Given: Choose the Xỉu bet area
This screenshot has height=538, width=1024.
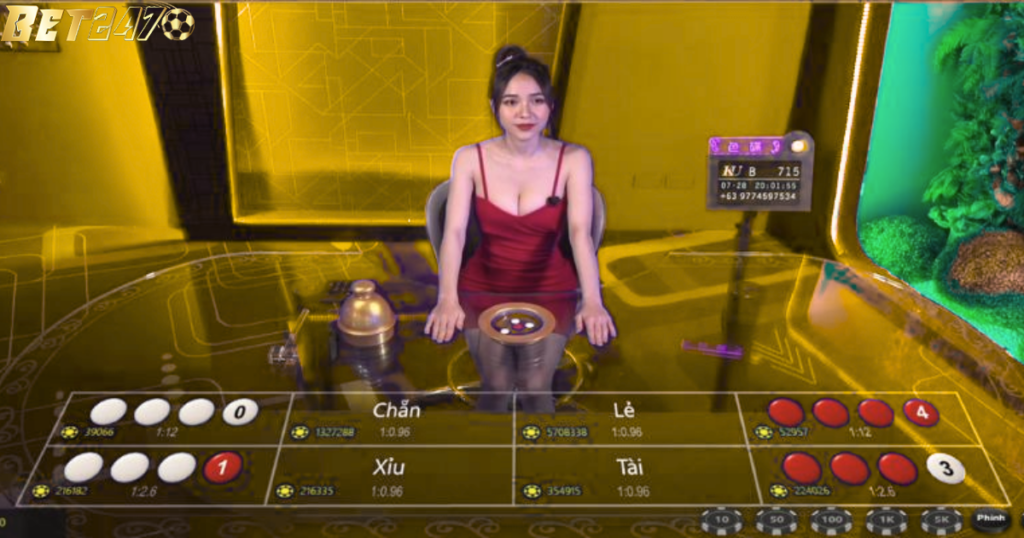Looking at the screenshot, I should pos(395,475).
